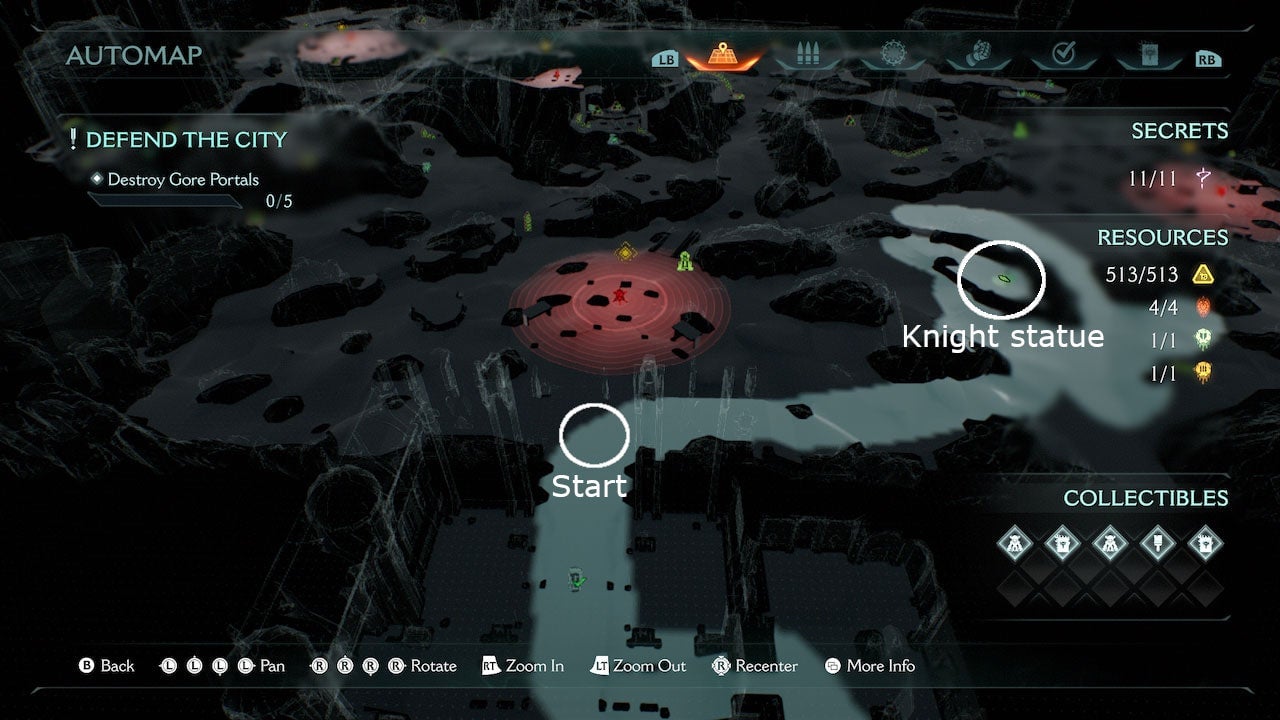Open More Info from the bottom bar
The image size is (1280, 720).
pos(869,666)
